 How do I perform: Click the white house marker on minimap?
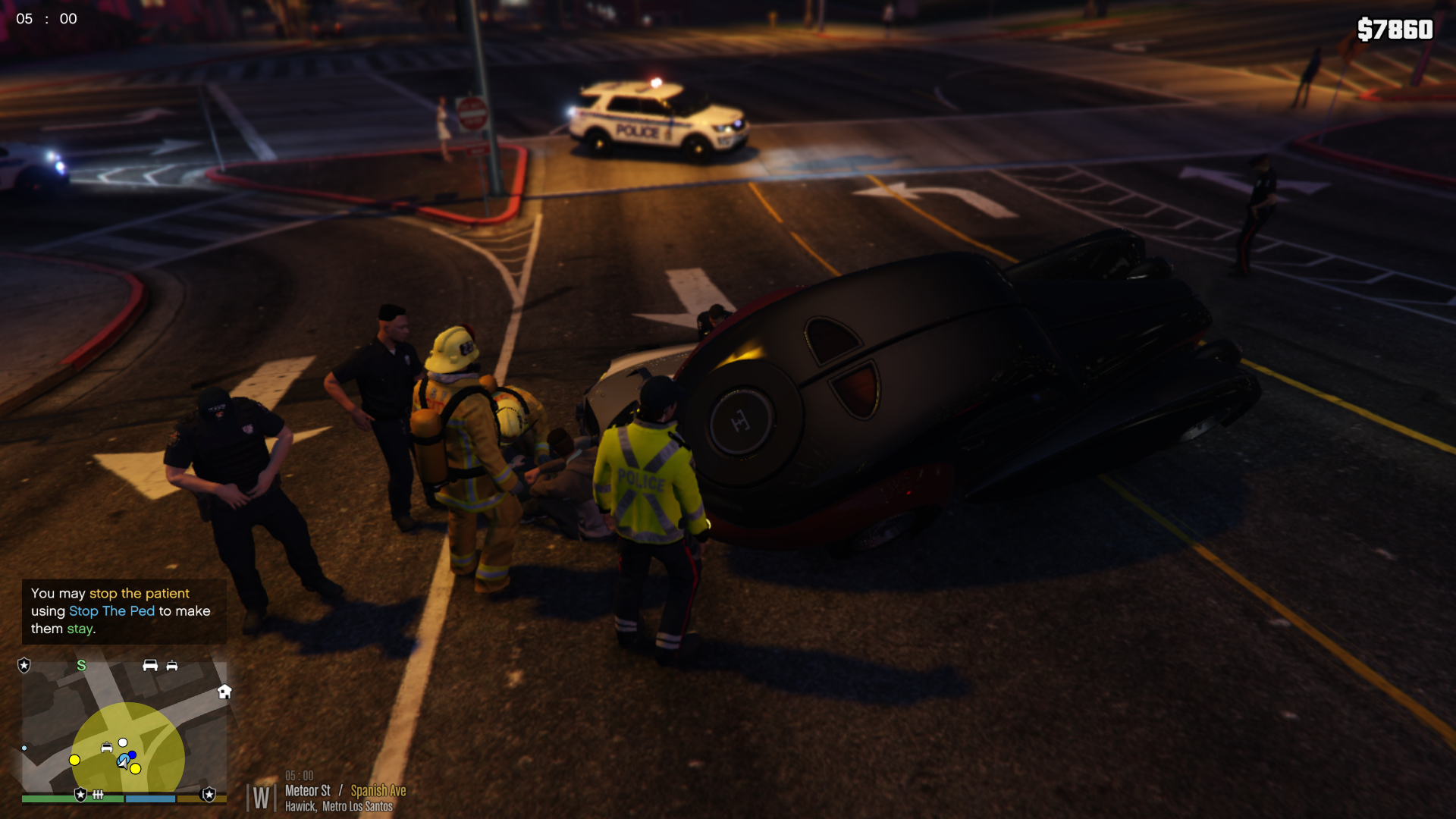(x=224, y=691)
